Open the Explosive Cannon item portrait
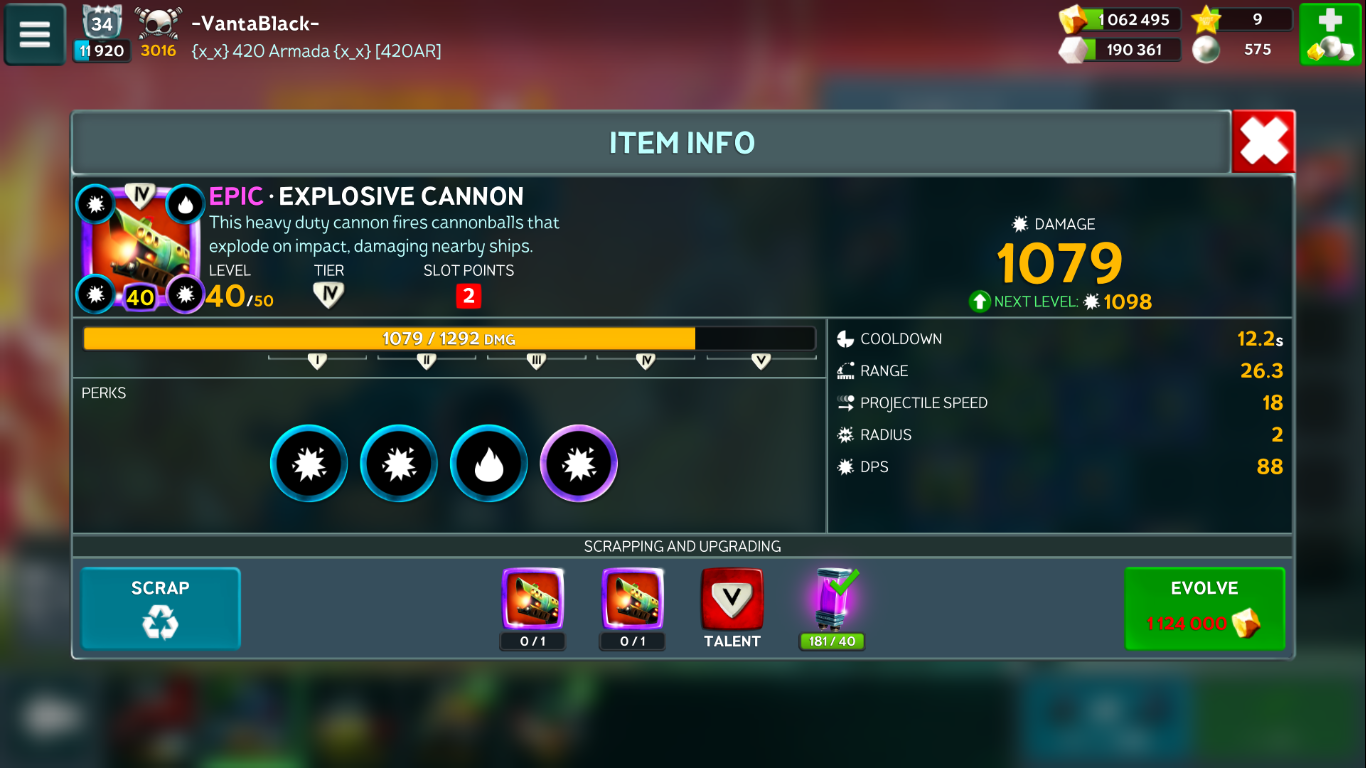This screenshot has height=768, width=1366. 141,247
